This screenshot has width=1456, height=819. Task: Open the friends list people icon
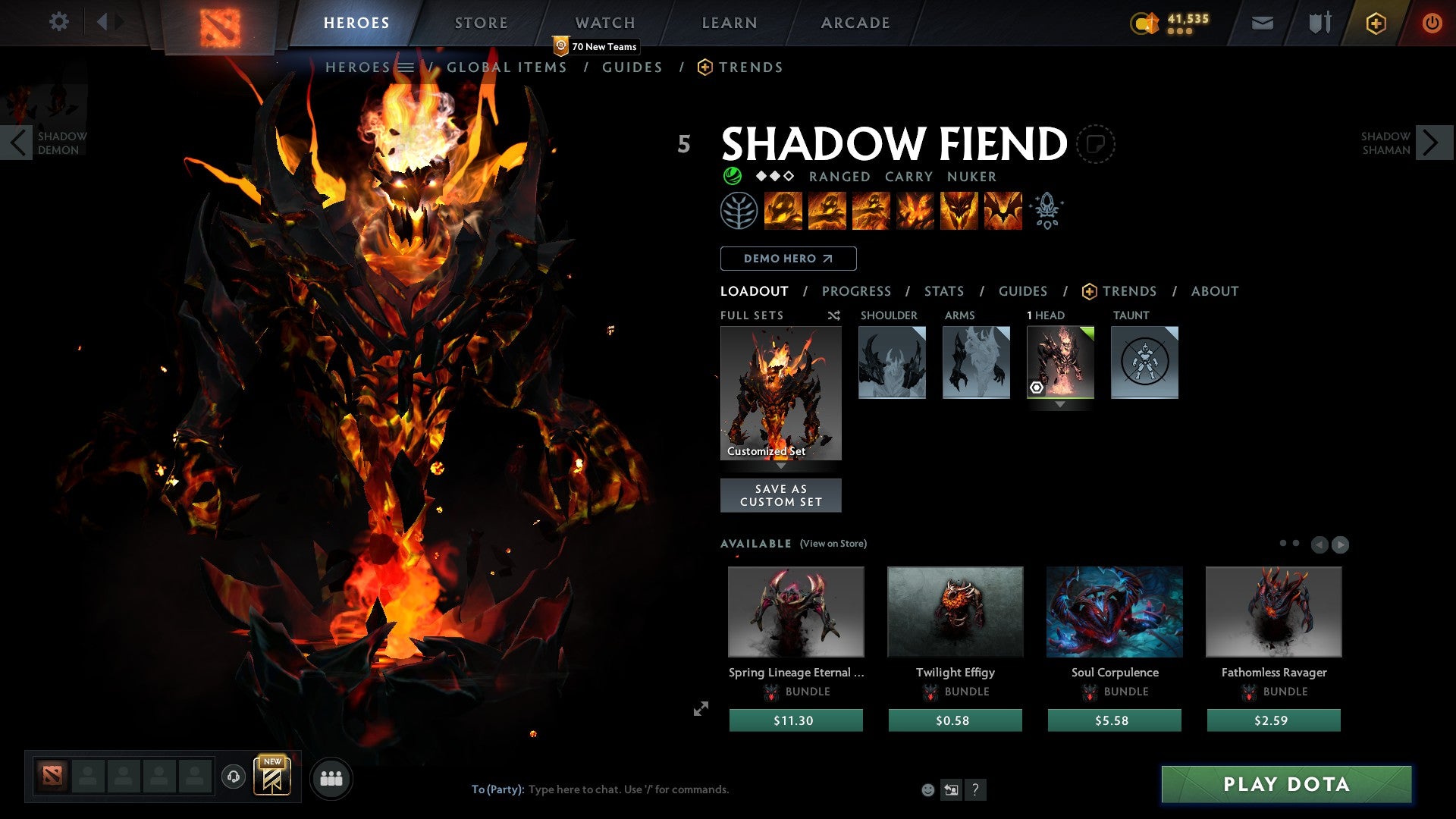point(331,778)
